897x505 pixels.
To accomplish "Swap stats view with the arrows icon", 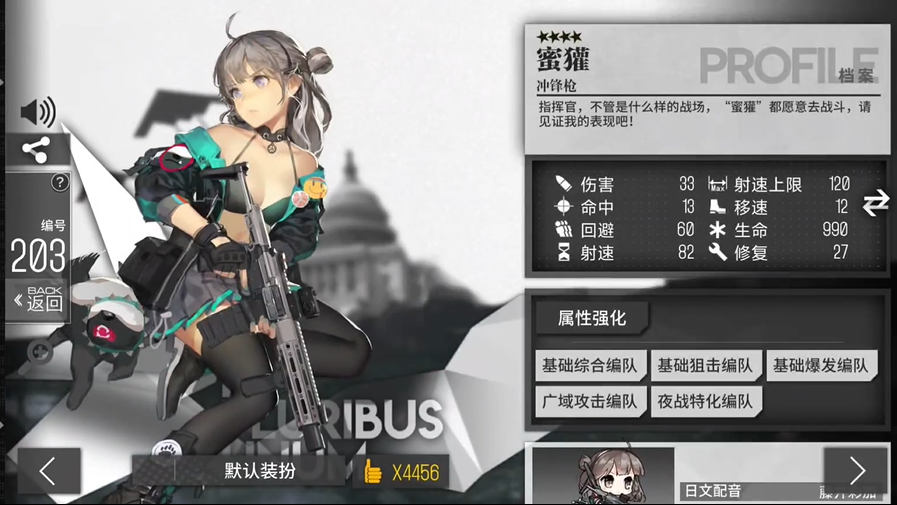I will tap(876, 203).
